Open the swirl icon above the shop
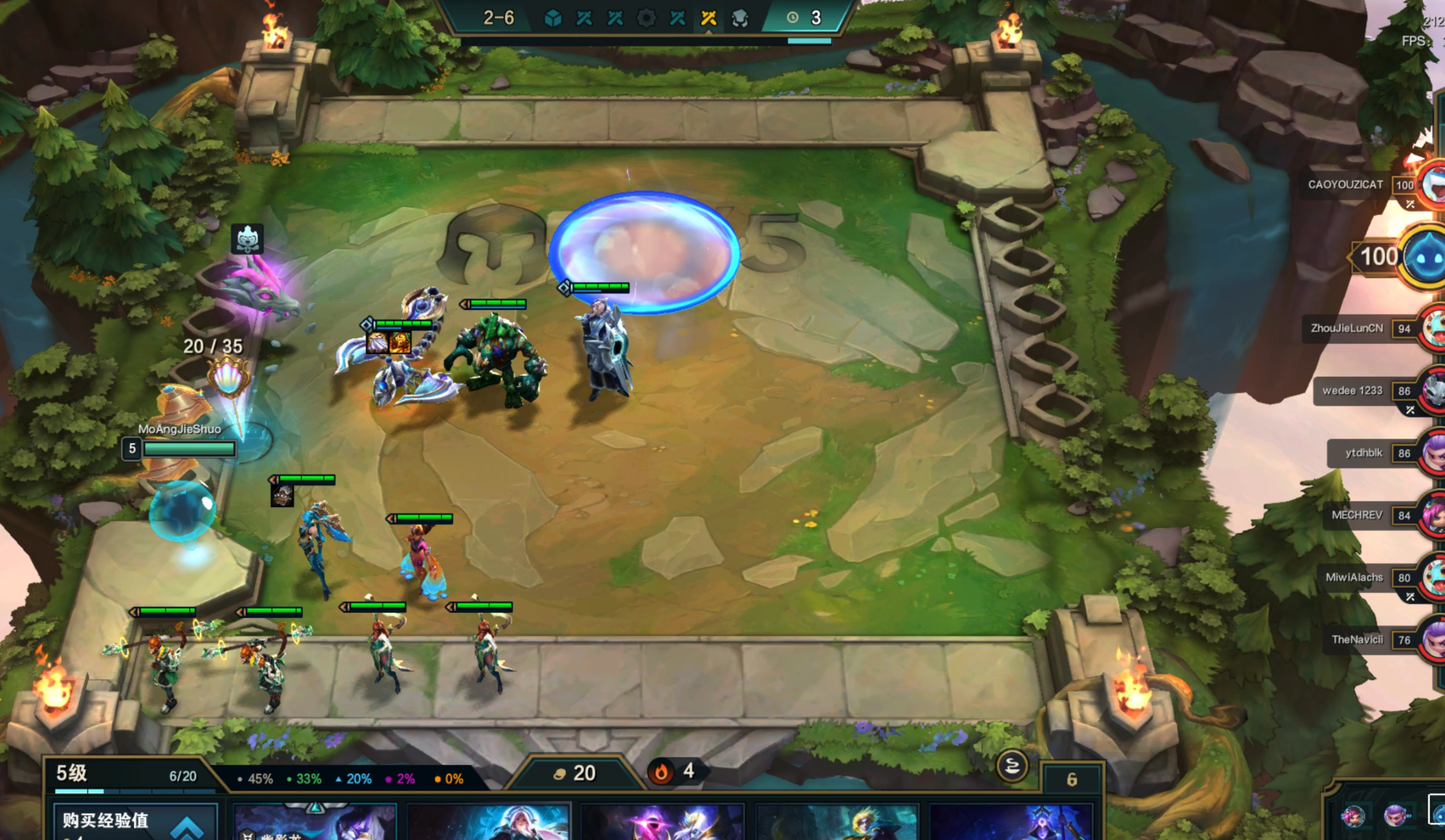The height and width of the screenshot is (840, 1445). click(1012, 766)
